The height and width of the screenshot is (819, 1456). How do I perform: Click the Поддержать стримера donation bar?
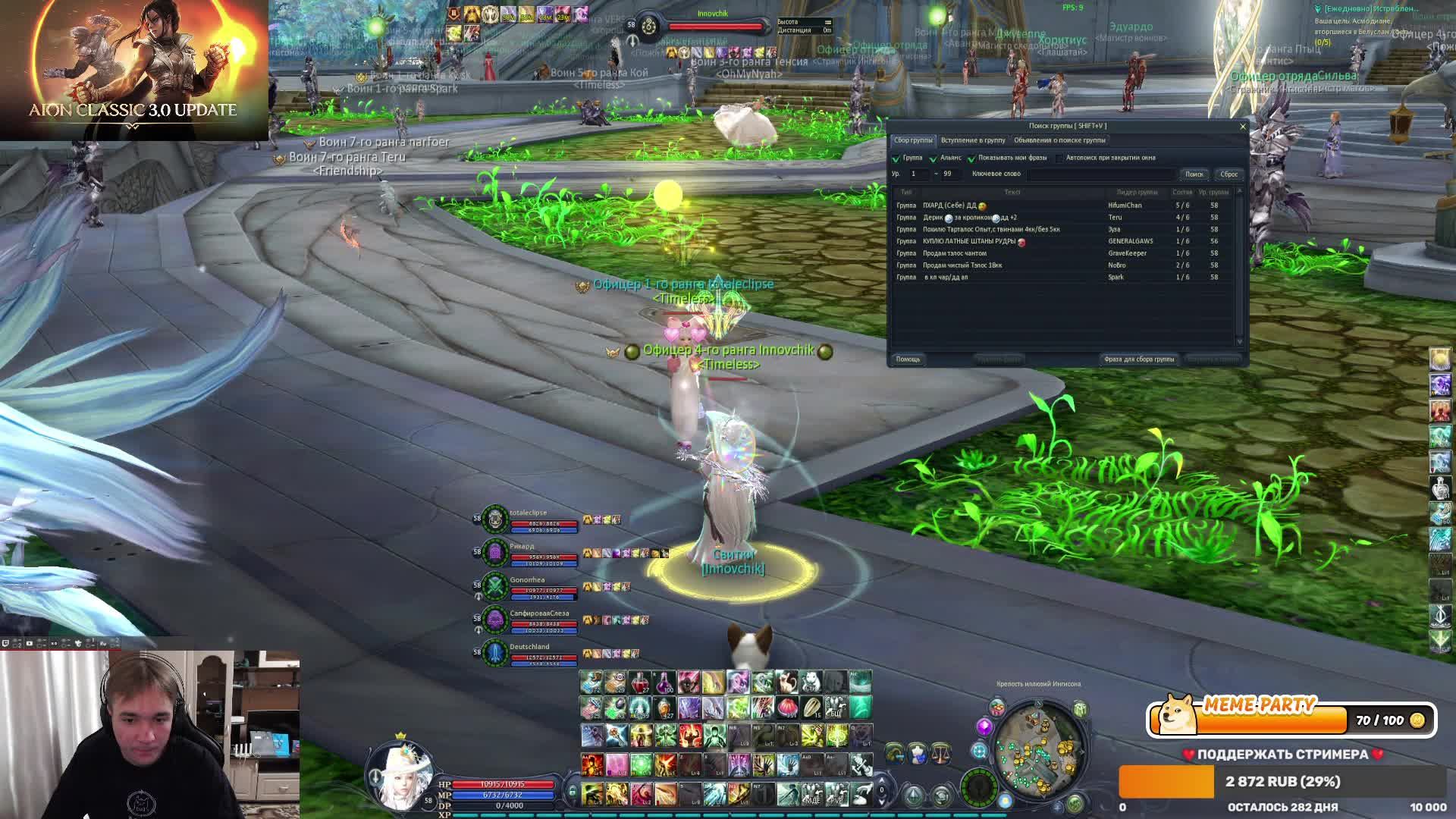pos(1282,782)
